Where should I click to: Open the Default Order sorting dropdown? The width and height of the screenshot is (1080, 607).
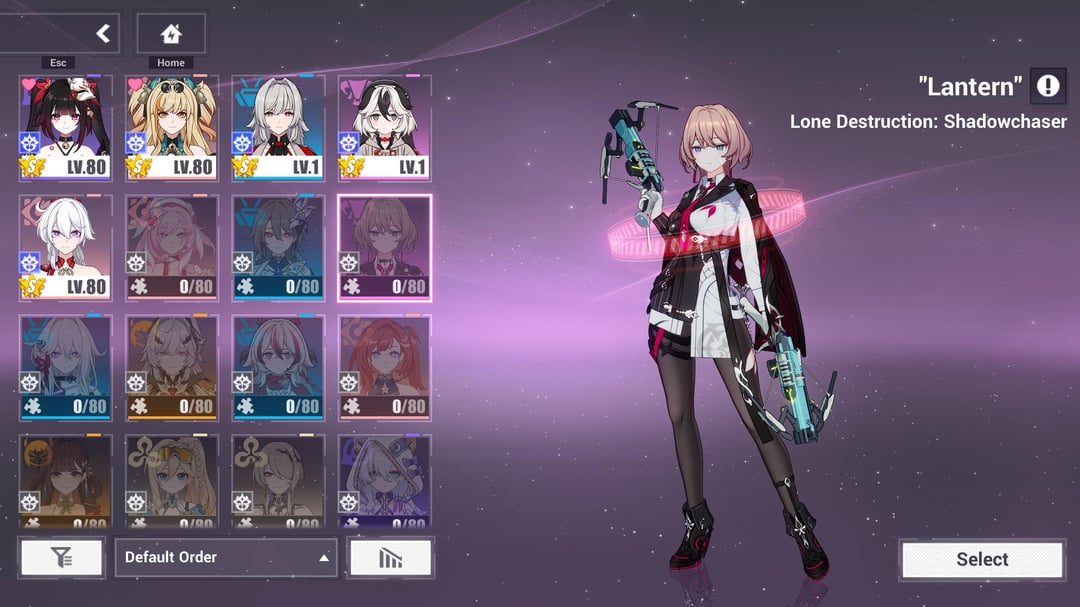click(225, 557)
